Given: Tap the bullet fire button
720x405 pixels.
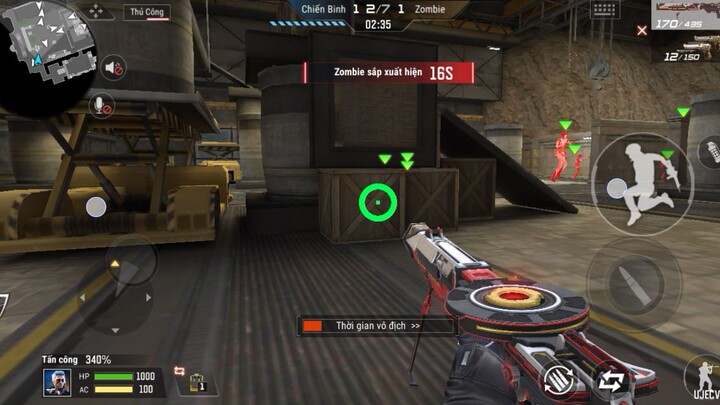Looking at the screenshot, I should coord(626,278).
